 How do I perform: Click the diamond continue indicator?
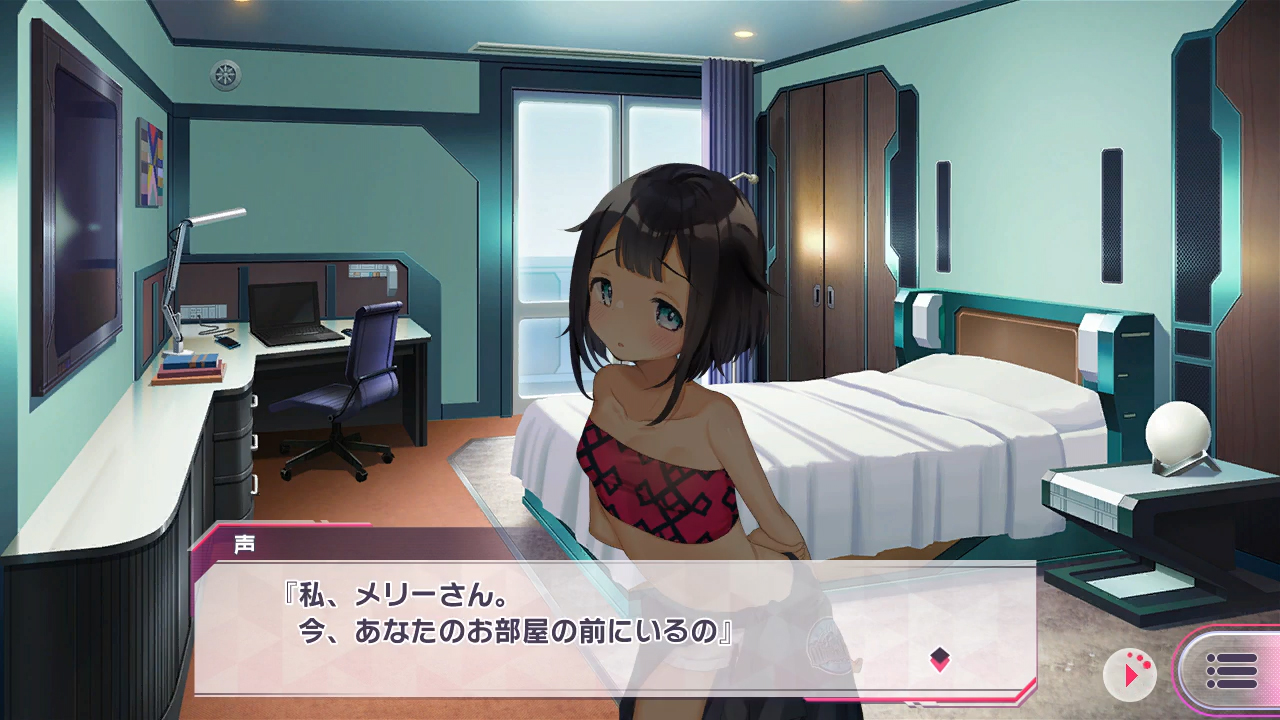click(939, 658)
